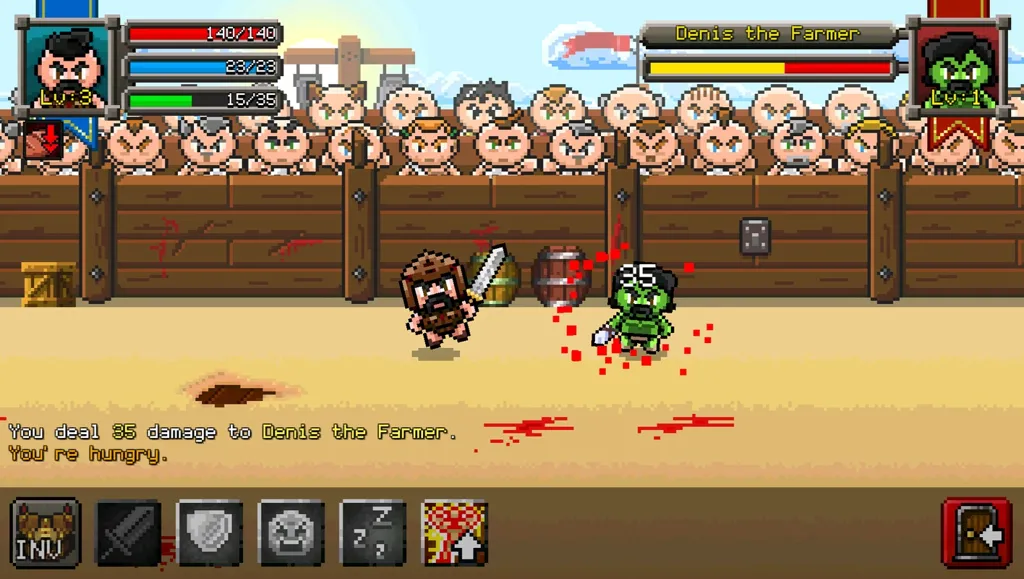Open the INV inventory chest

[46, 533]
